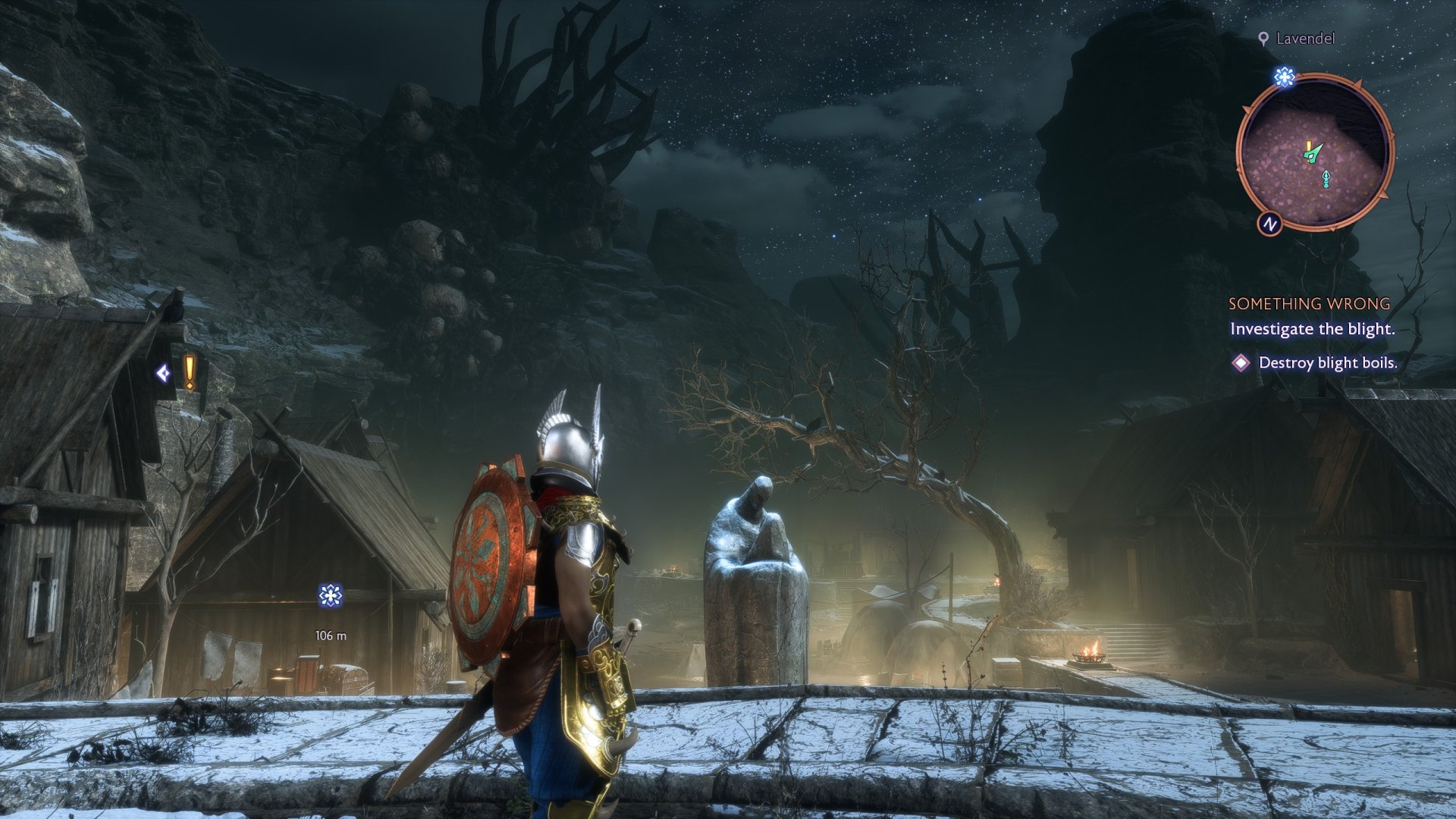Select the Destroy blight boils objective
Screen dimensions: 1456x819
(1327, 362)
